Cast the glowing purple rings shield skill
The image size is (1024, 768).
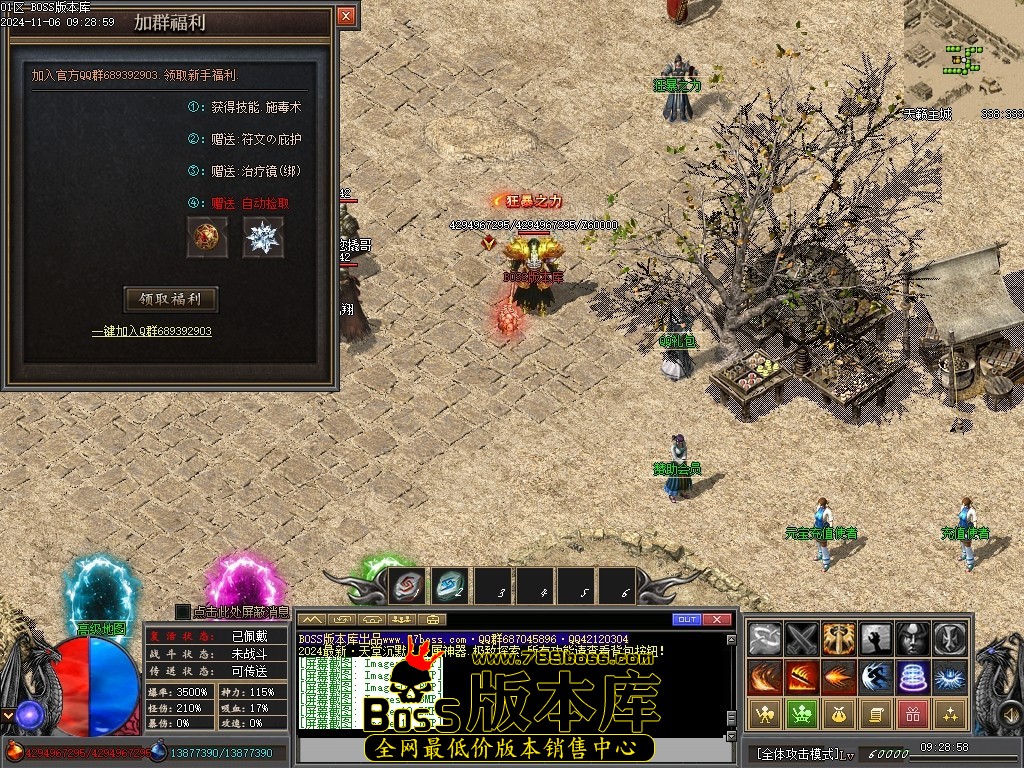point(913,676)
